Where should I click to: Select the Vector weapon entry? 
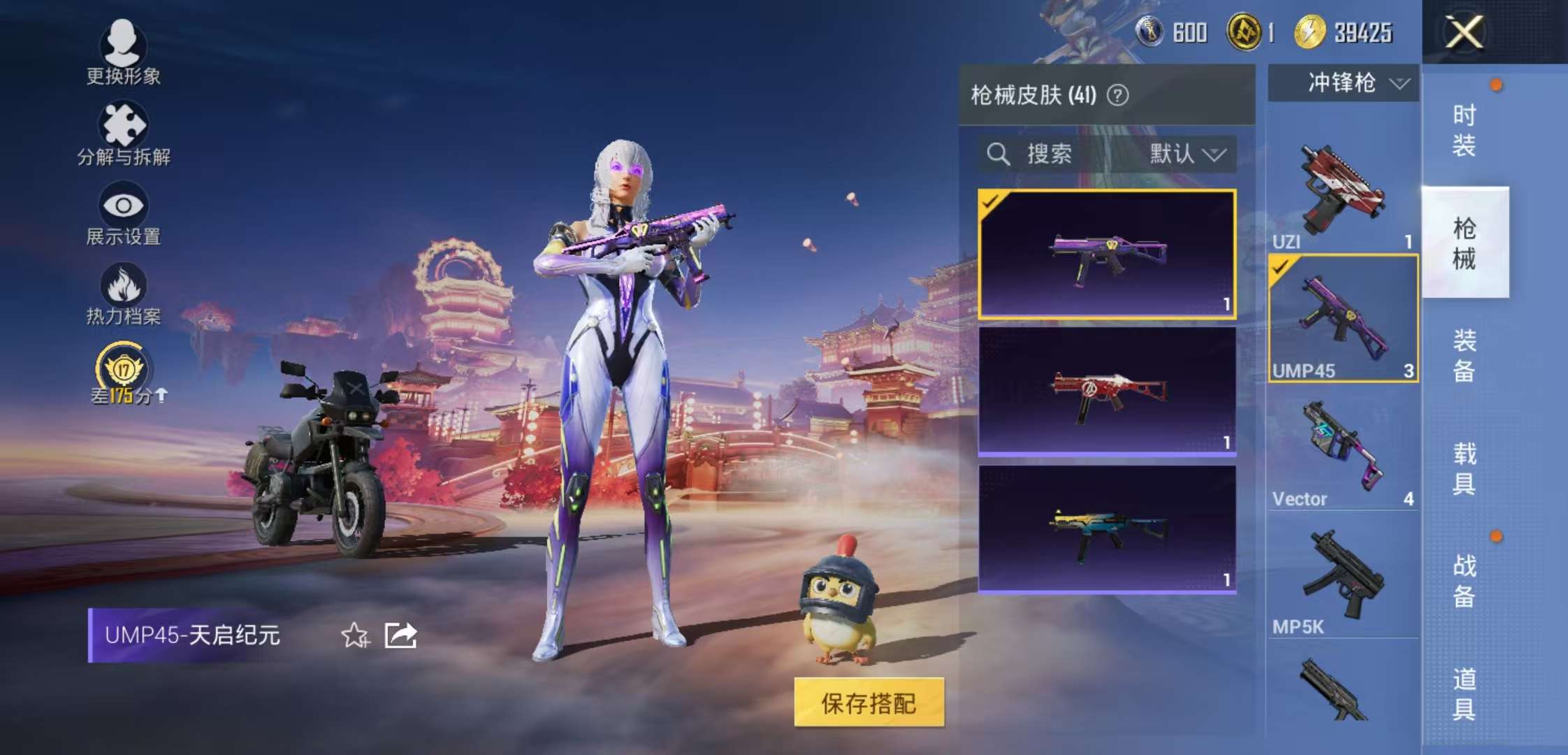click(x=1342, y=447)
